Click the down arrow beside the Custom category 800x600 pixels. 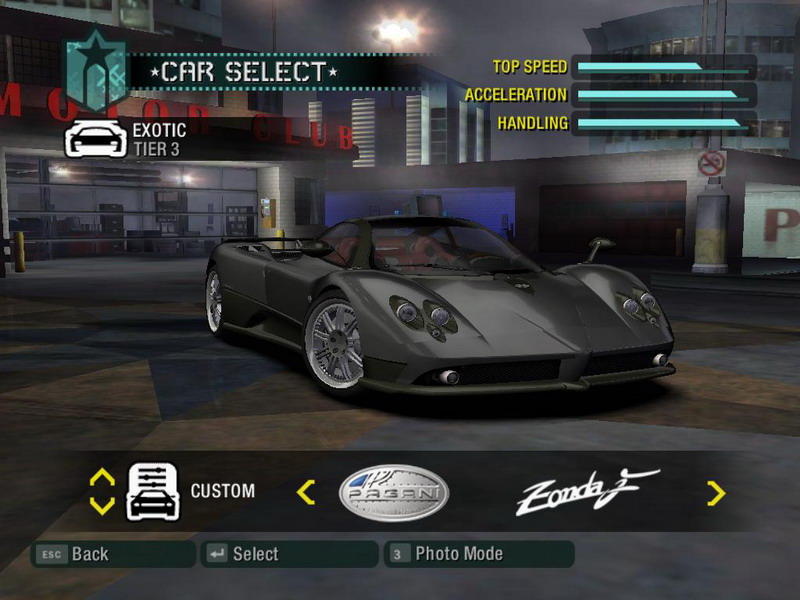pyautogui.click(x=102, y=505)
